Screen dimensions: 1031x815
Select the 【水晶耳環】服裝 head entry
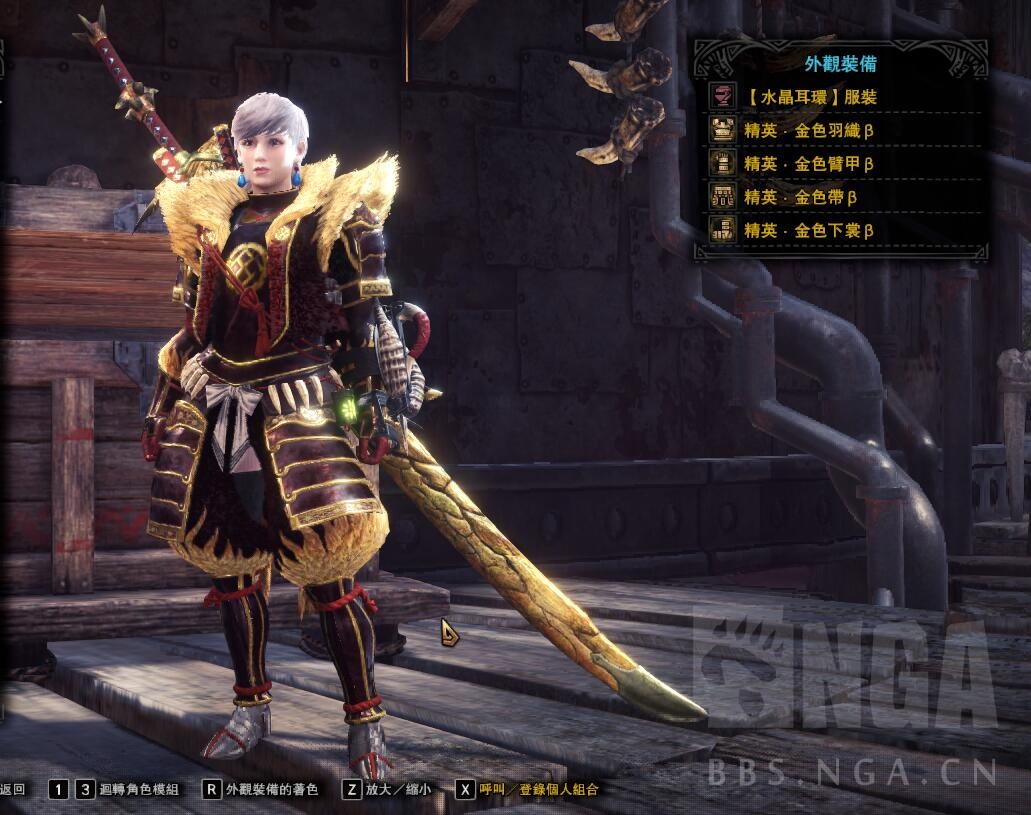pos(810,98)
